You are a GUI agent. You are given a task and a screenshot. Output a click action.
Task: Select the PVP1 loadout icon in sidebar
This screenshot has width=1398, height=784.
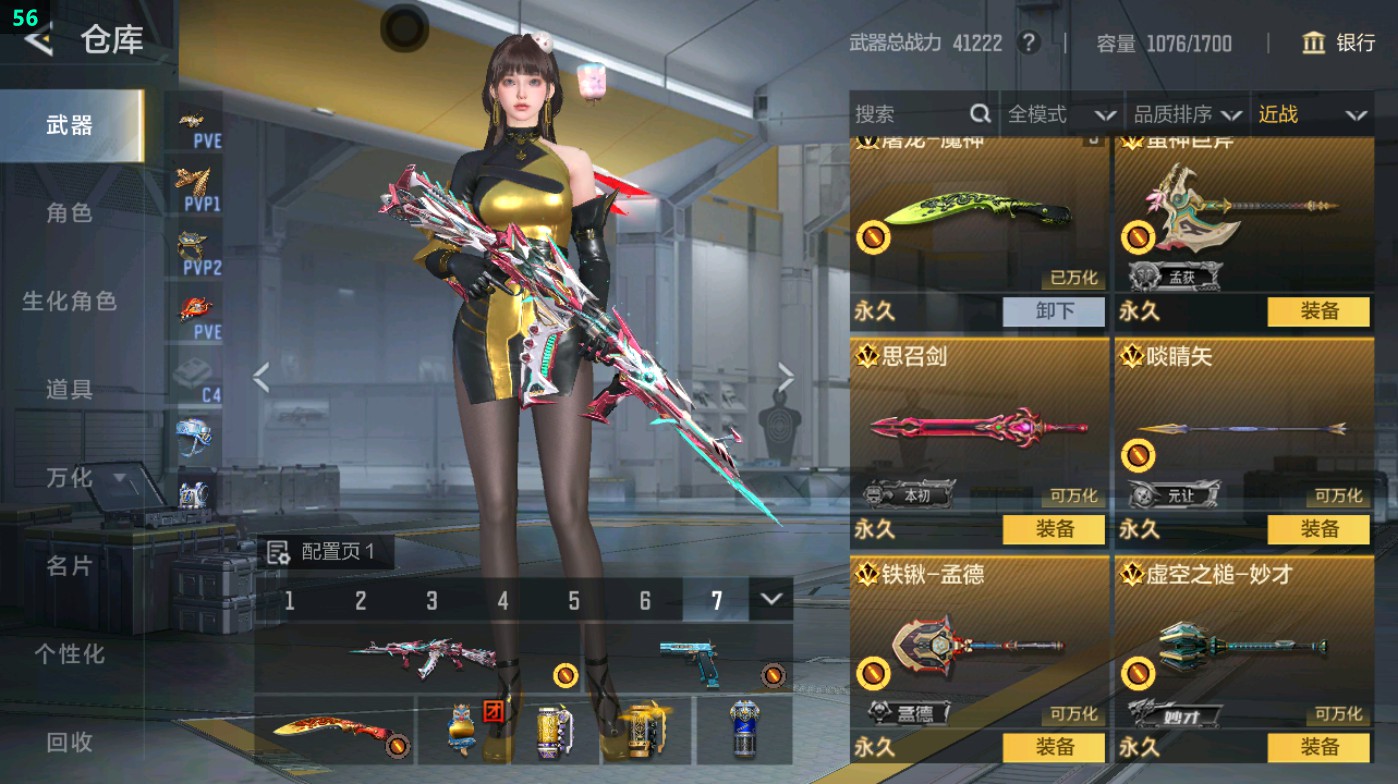(196, 190)
